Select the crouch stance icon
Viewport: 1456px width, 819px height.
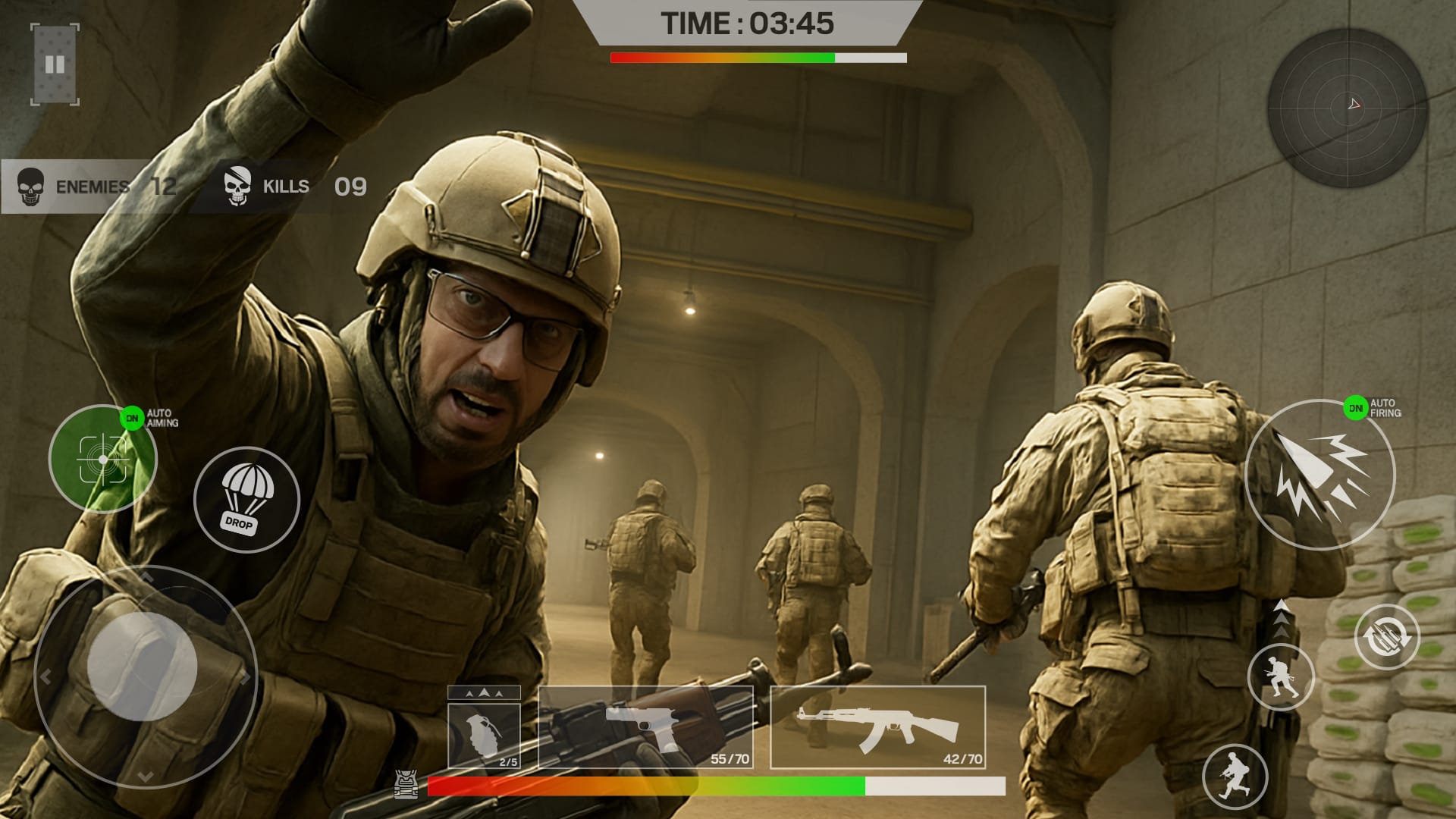point(1282,677)
